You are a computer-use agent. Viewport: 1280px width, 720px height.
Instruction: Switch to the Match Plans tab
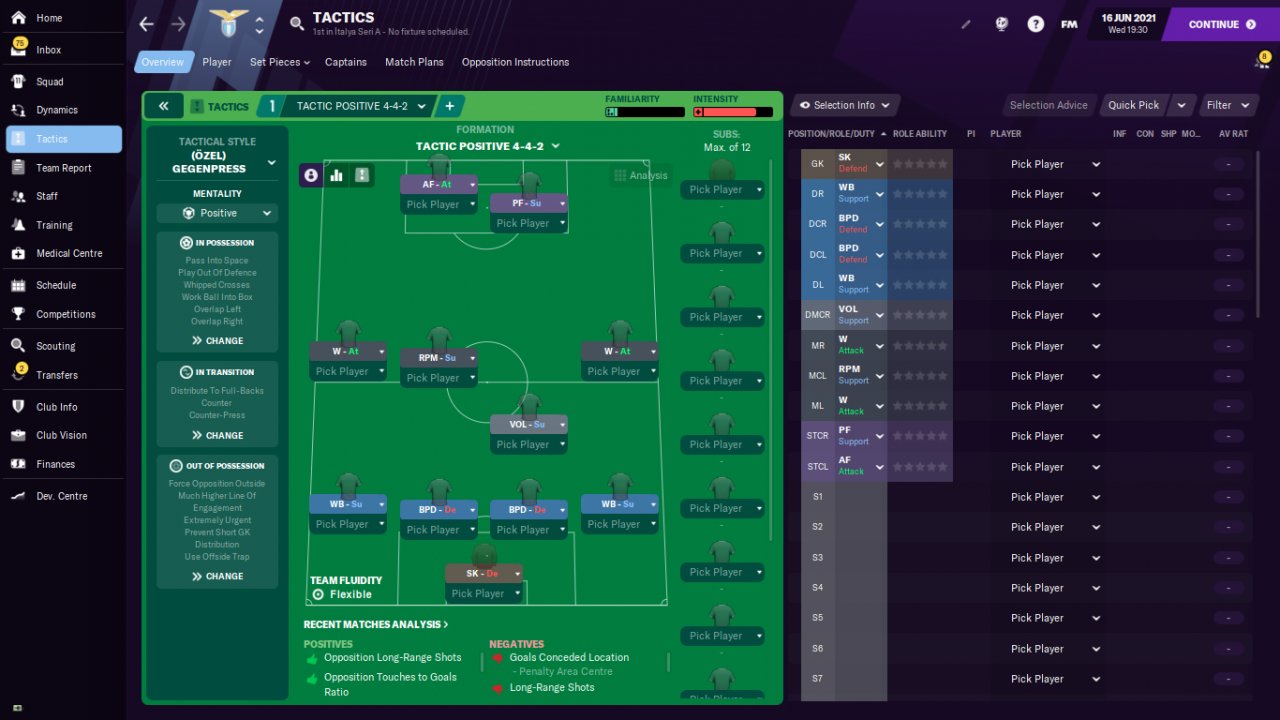(x=414, y=62)
